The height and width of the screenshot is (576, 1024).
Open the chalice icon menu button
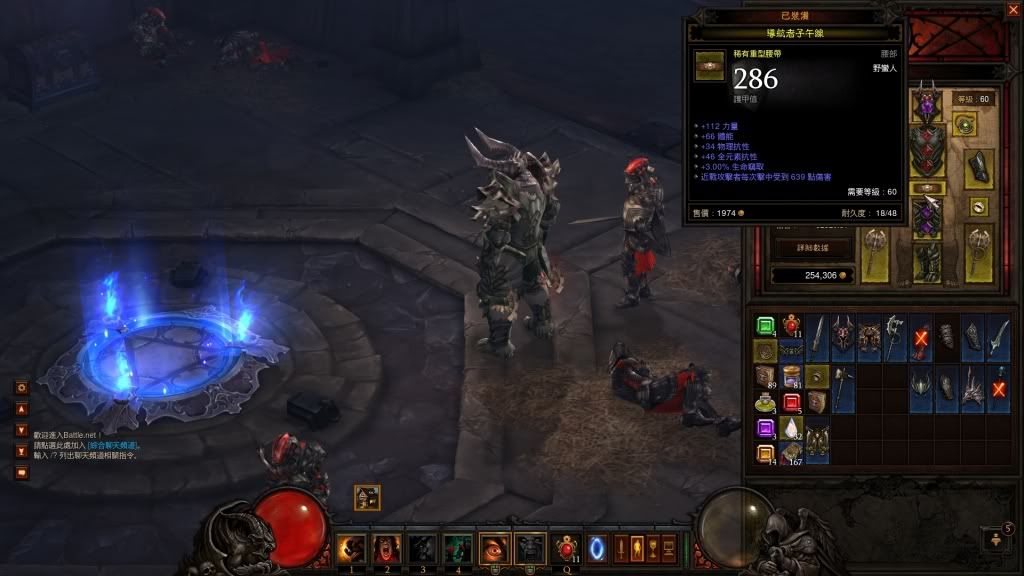coord(653,547)
